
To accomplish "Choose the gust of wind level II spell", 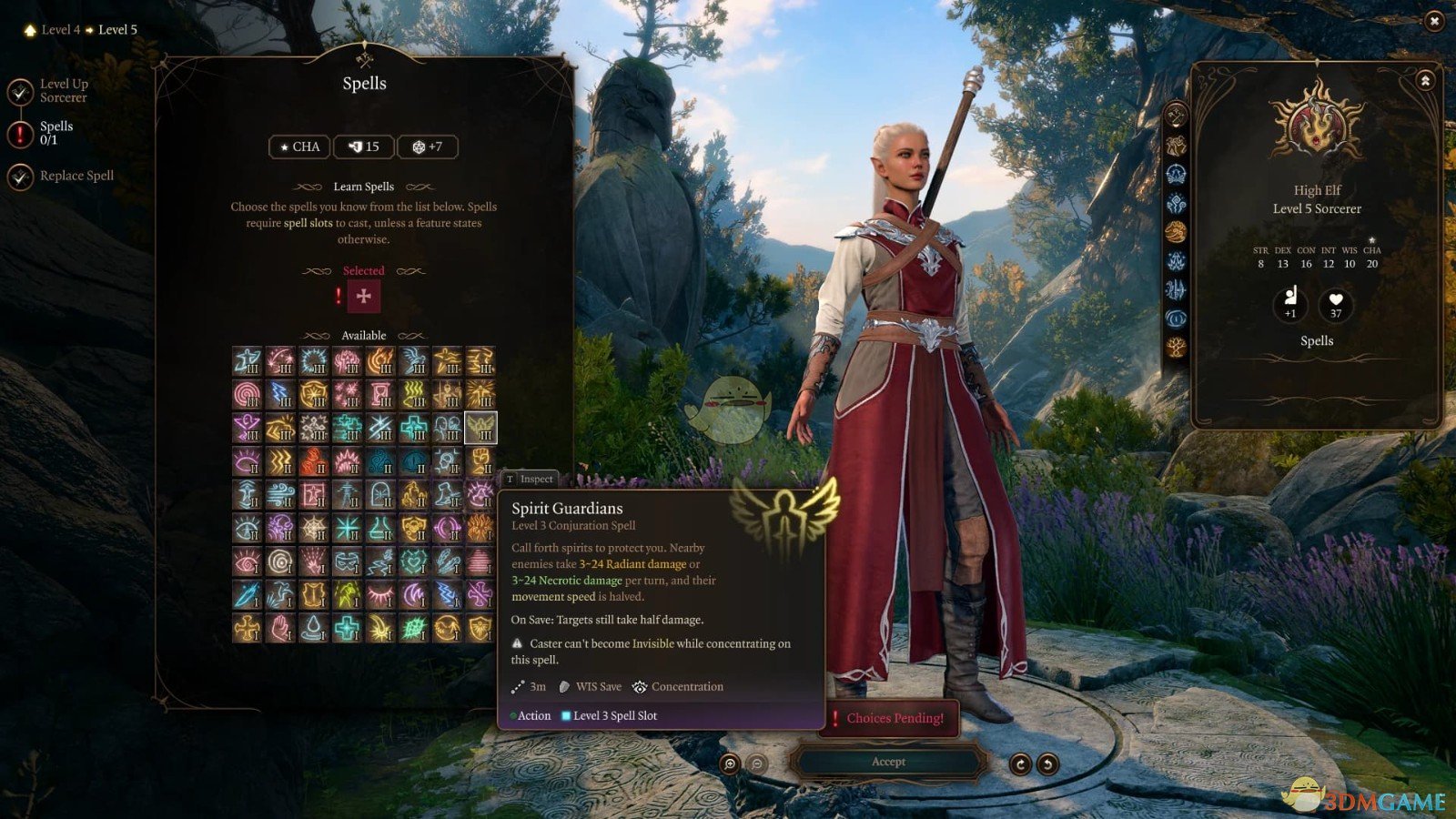I will coord(280,494).
